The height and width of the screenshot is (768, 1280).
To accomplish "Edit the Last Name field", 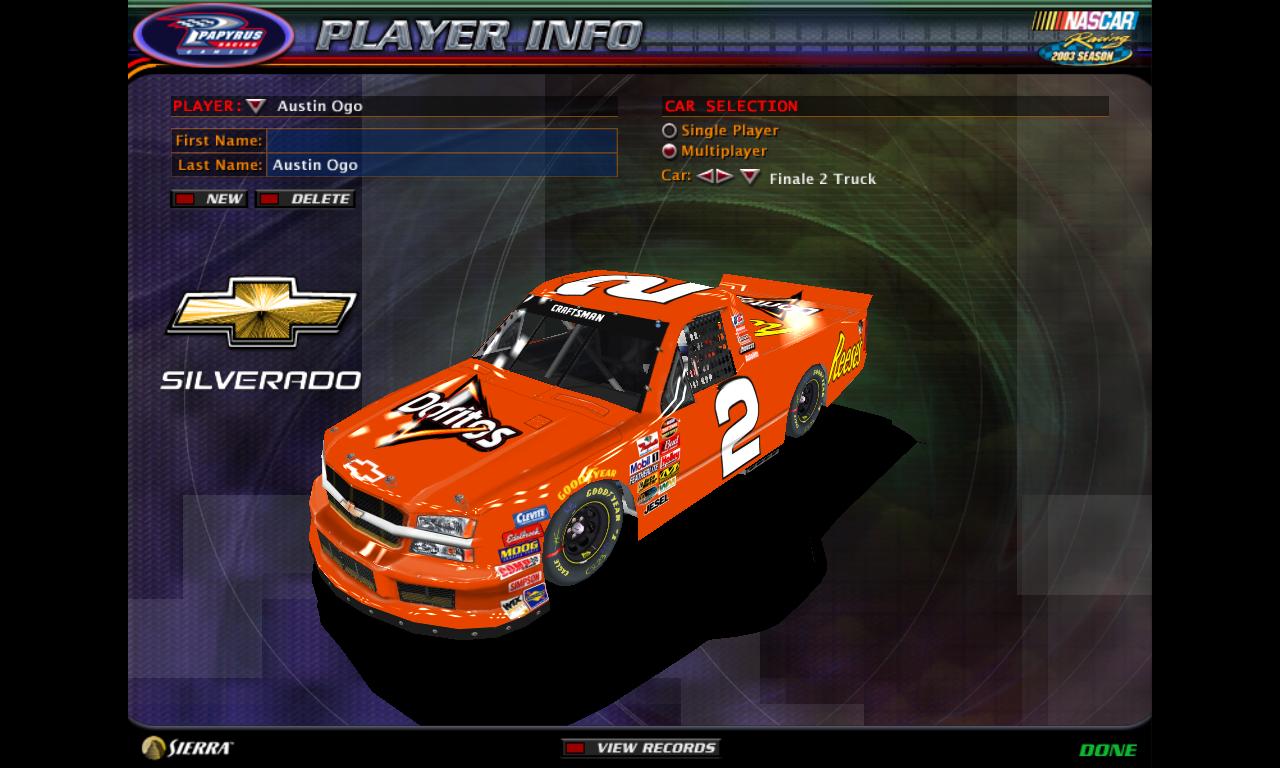I will (x=441, y=165).
